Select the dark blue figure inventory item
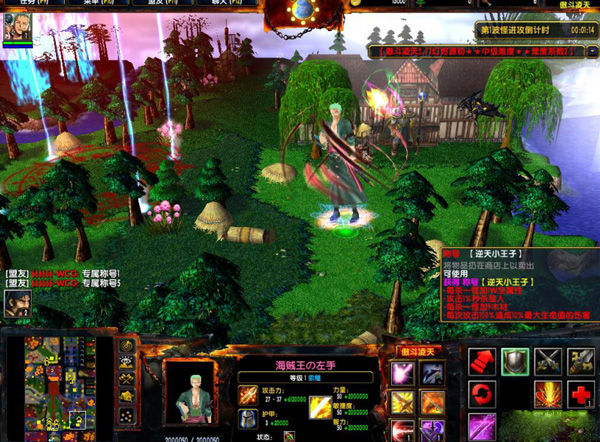600x442 pixels. point(432,375)
